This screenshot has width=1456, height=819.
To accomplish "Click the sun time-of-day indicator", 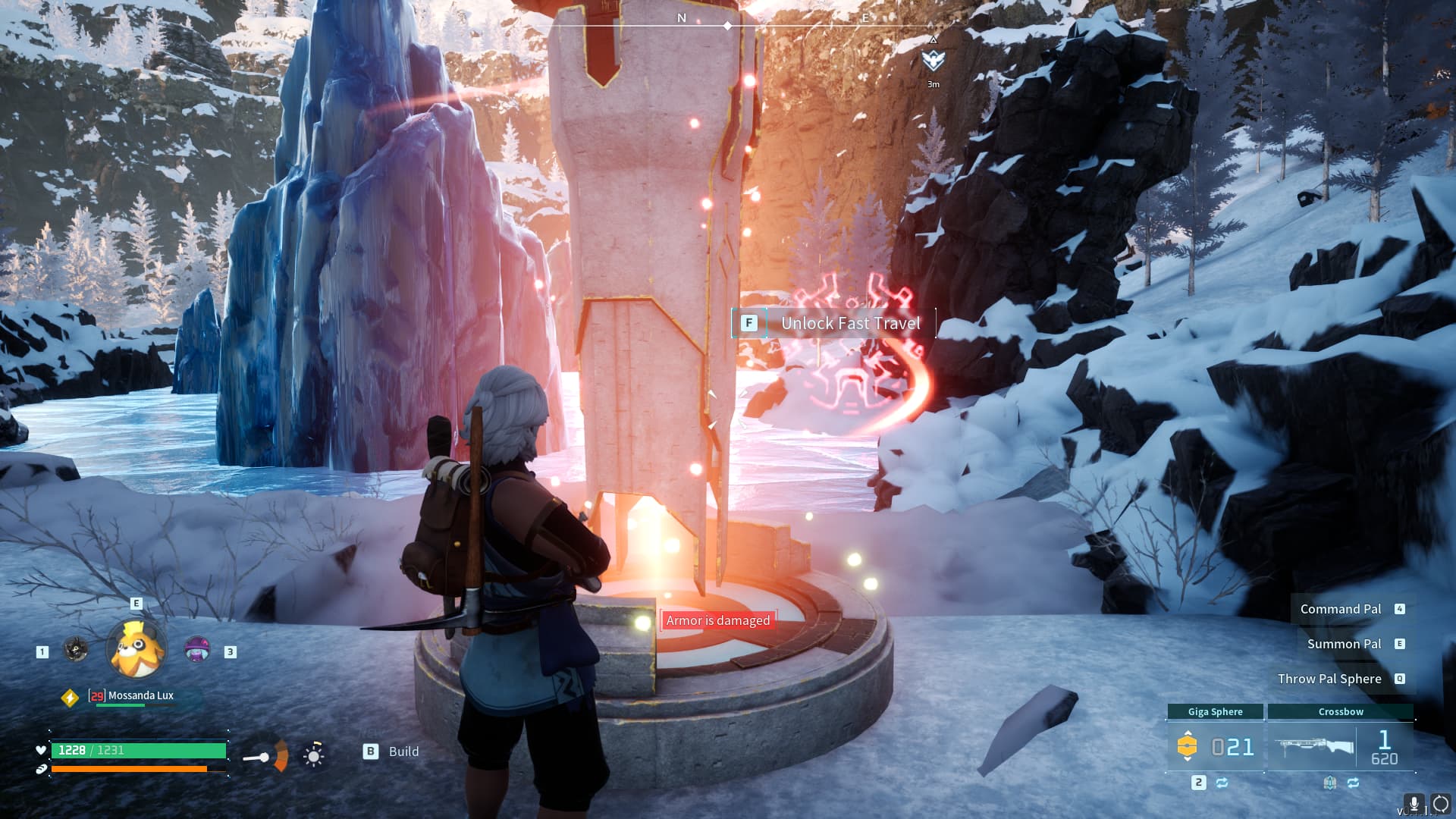I will pos(313,755).
